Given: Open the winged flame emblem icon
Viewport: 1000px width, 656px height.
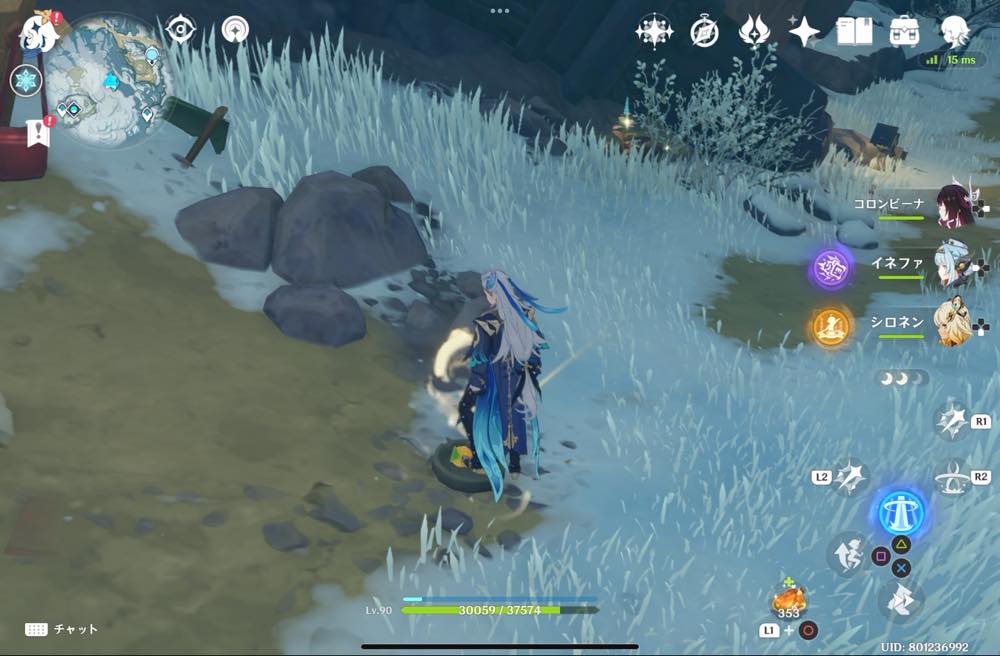Looking at the screenshot, I should click(754, 32).
